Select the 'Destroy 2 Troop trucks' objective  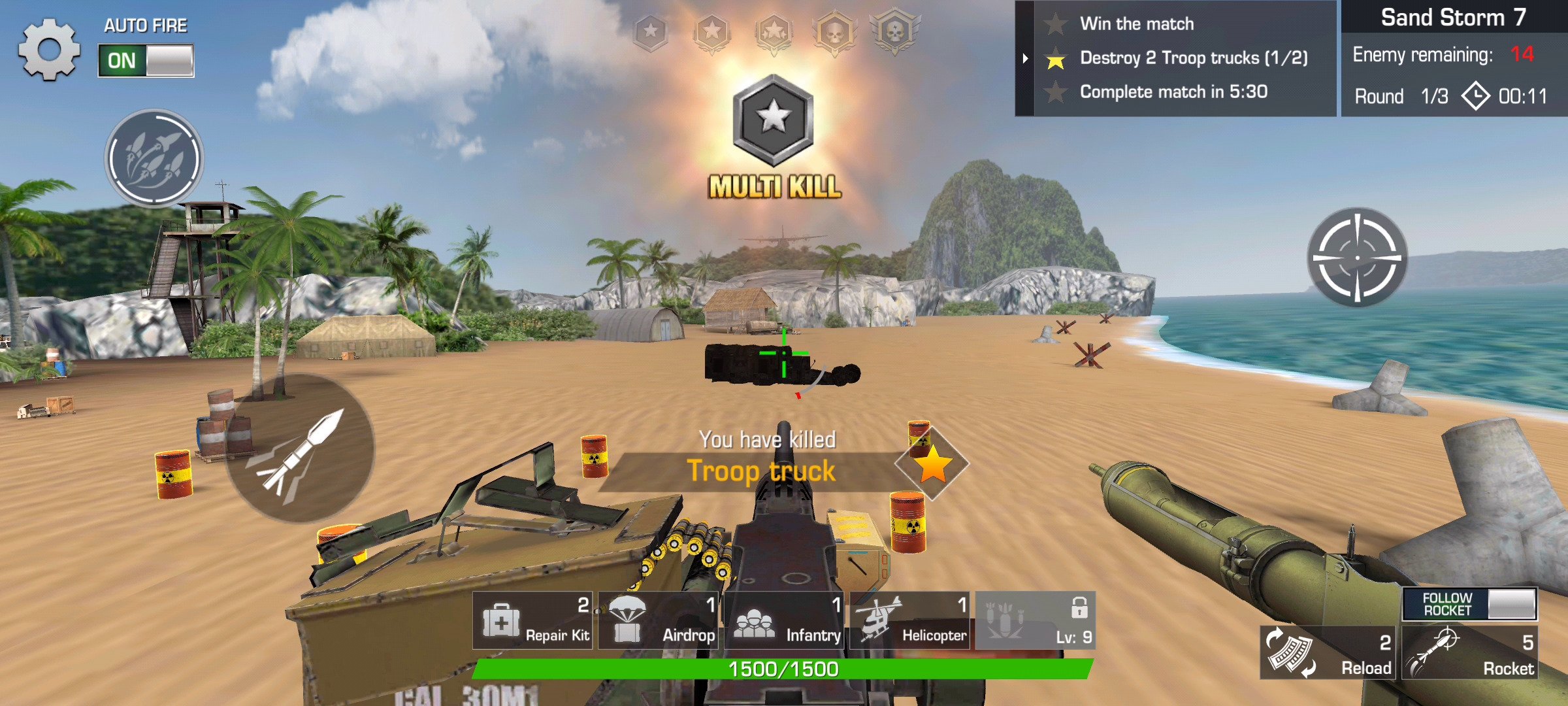pos(1183,58)
